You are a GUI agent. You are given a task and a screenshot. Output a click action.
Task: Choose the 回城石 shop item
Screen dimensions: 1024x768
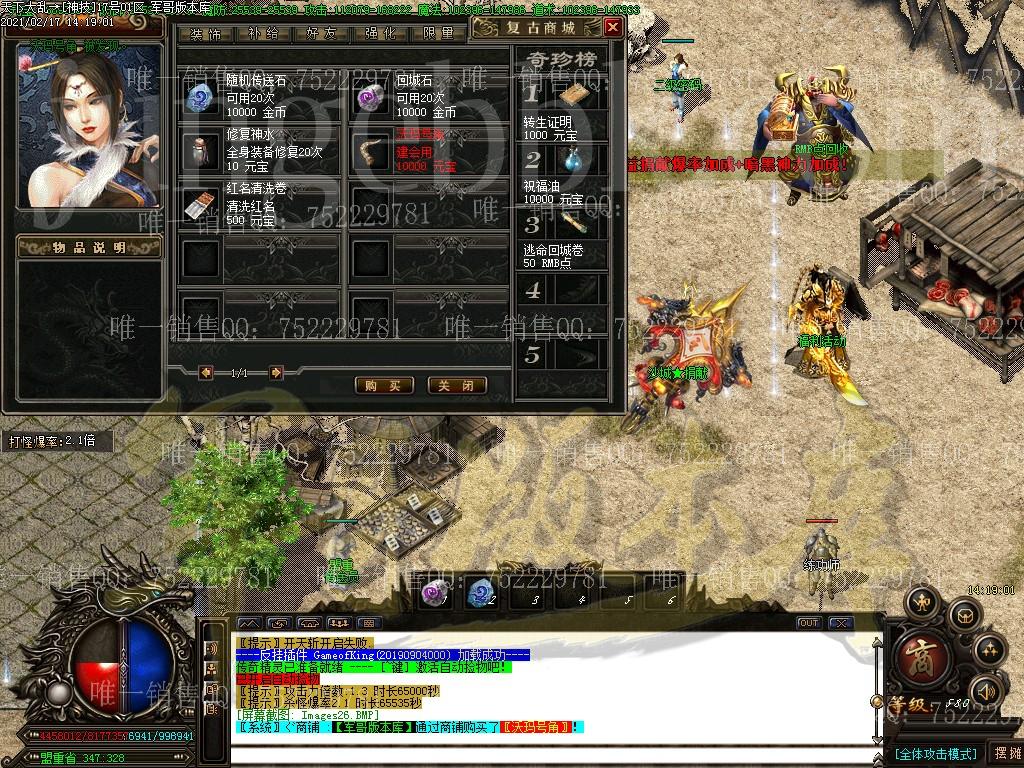click(371, 97)
